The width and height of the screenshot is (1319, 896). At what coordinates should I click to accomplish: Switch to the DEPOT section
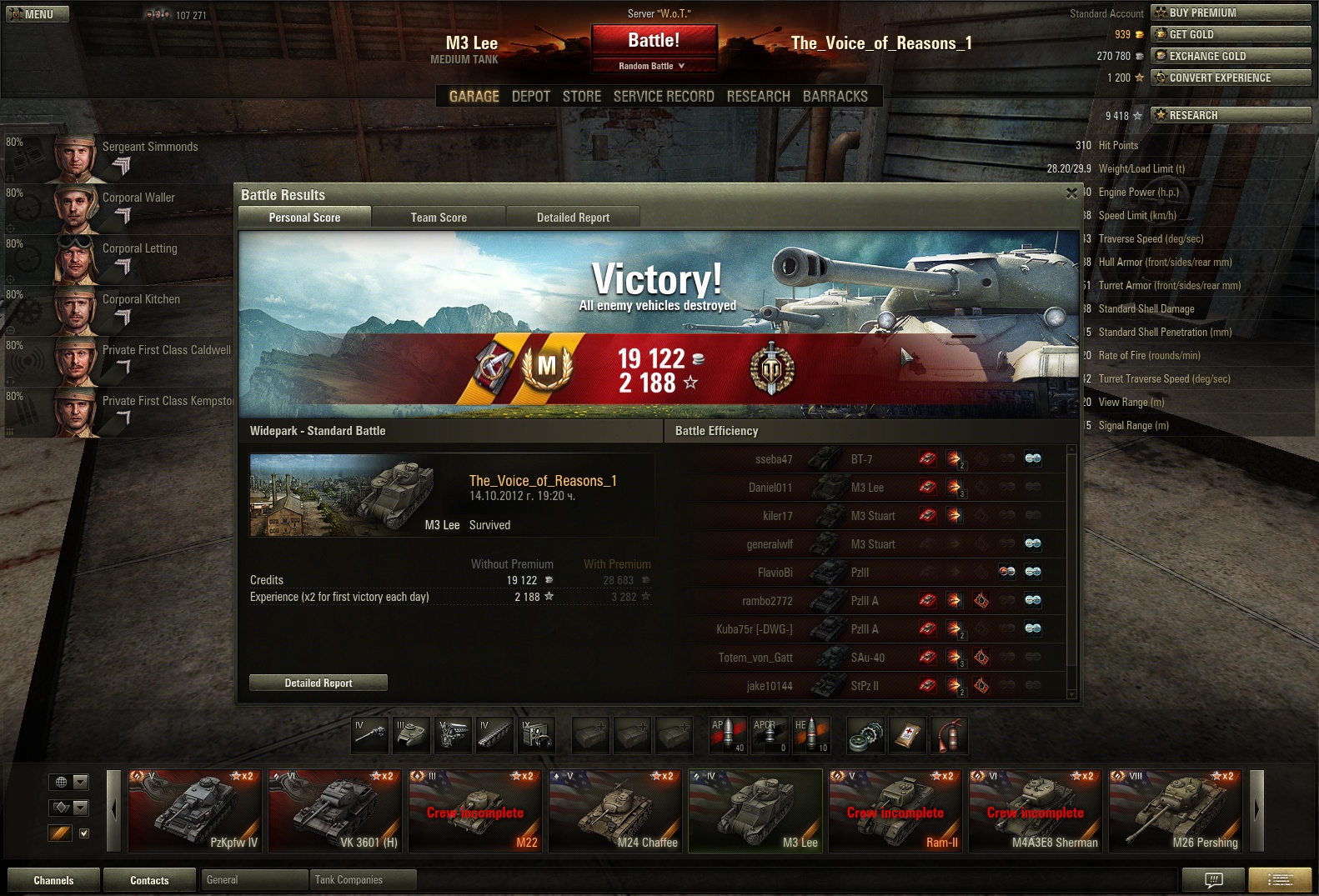pos(530,97)
